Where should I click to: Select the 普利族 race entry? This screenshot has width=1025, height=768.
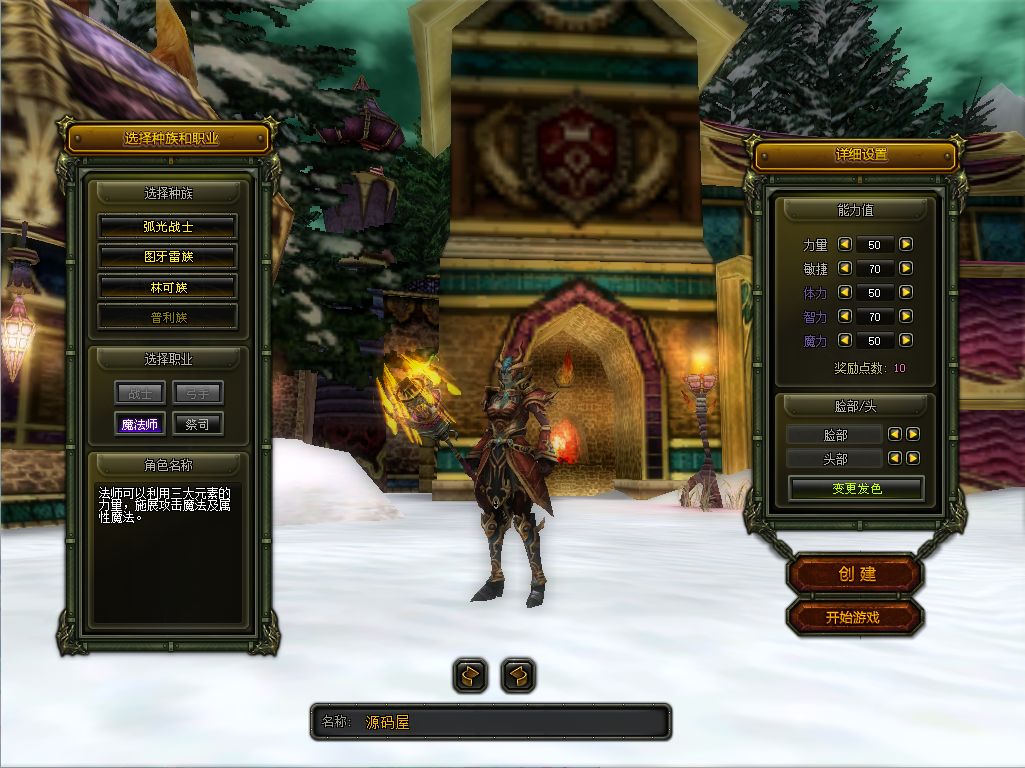pos(167,317)
